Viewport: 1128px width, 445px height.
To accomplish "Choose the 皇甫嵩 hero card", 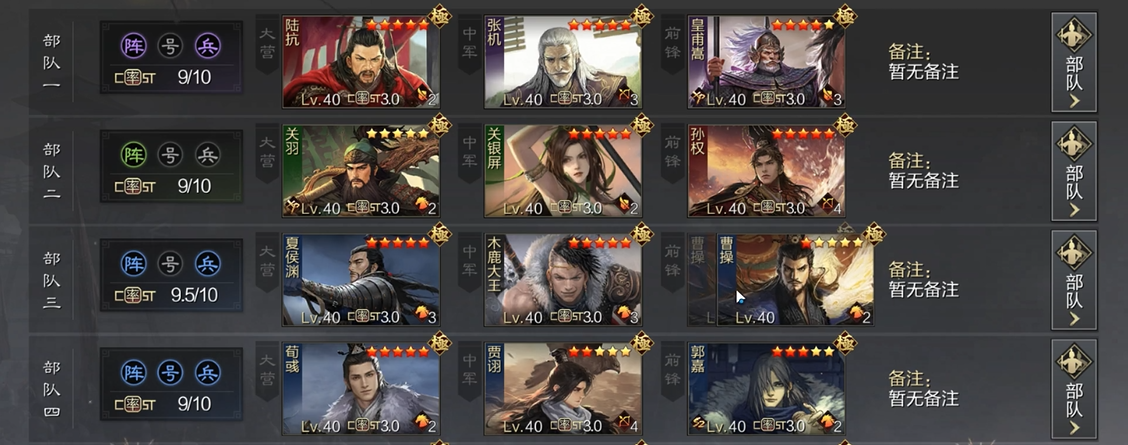I will tap(766, 62).
